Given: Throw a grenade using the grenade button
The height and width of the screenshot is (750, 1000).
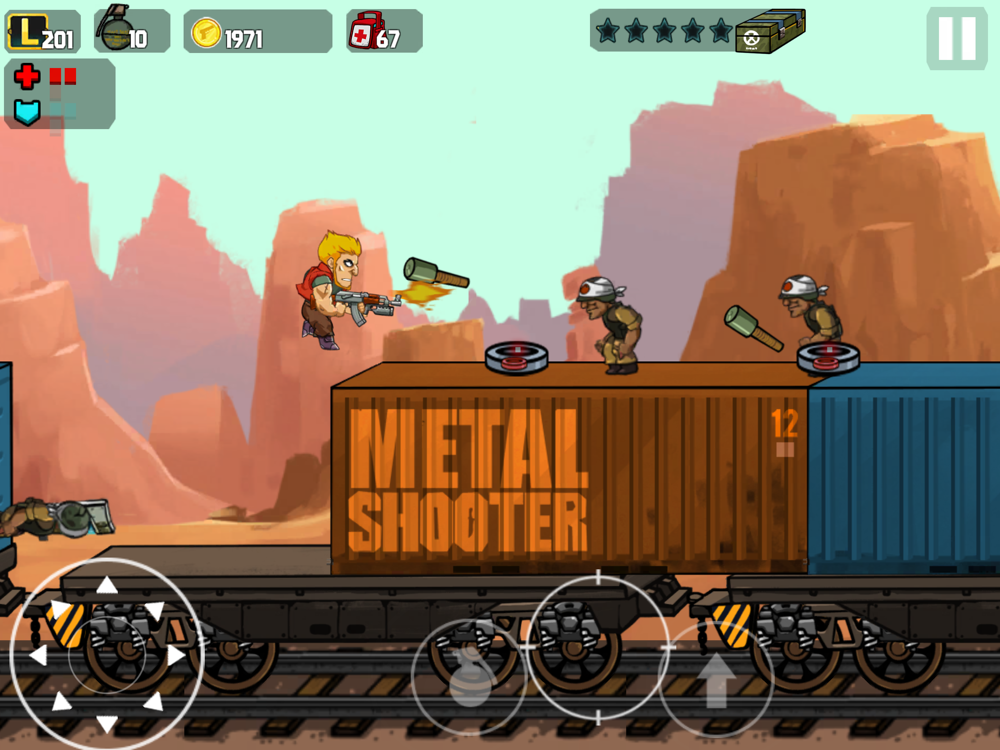Looking at the screenshot, I should 470,678.
